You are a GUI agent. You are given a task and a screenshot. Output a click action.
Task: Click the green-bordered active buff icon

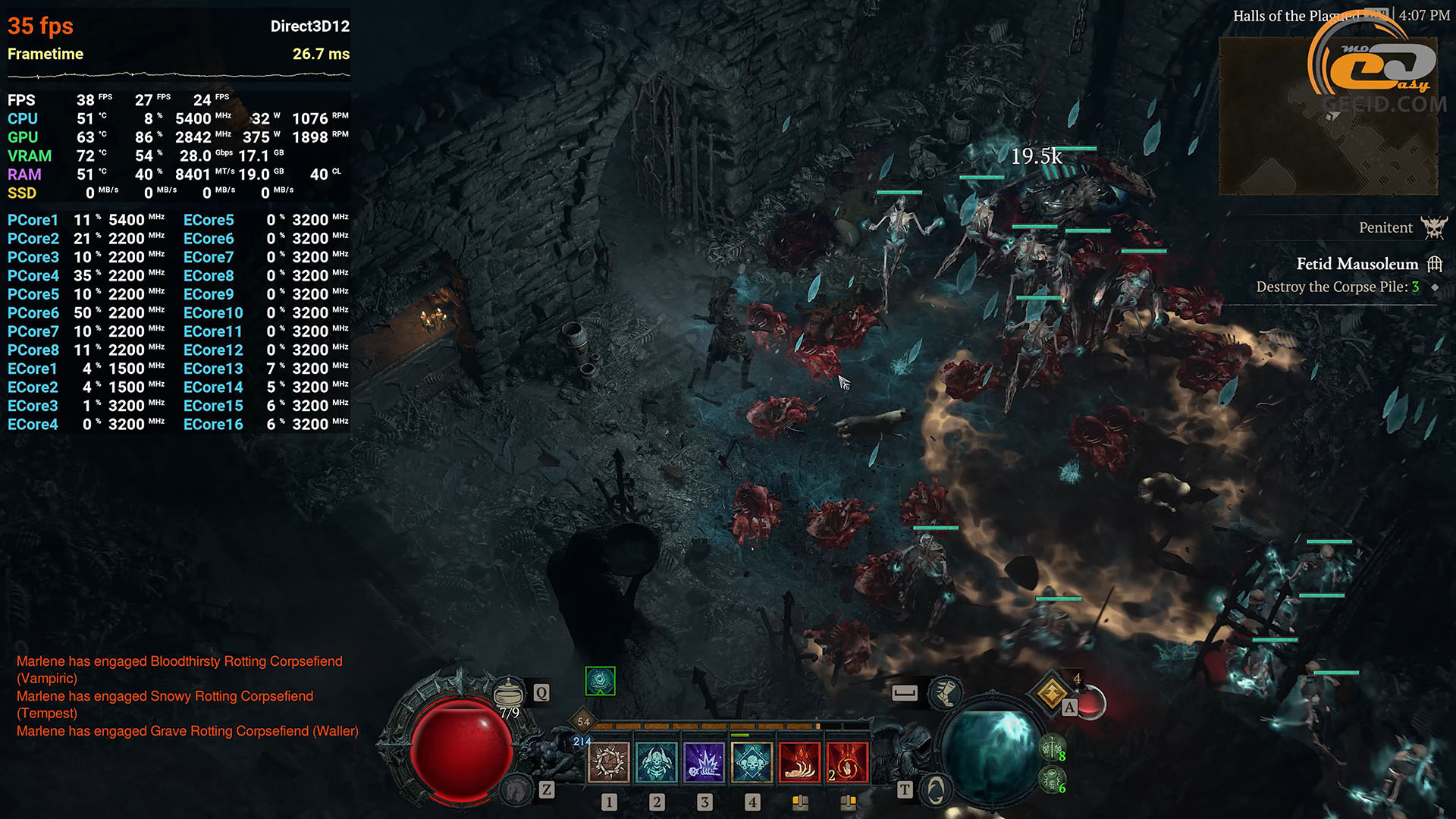[x=600, y=681]
